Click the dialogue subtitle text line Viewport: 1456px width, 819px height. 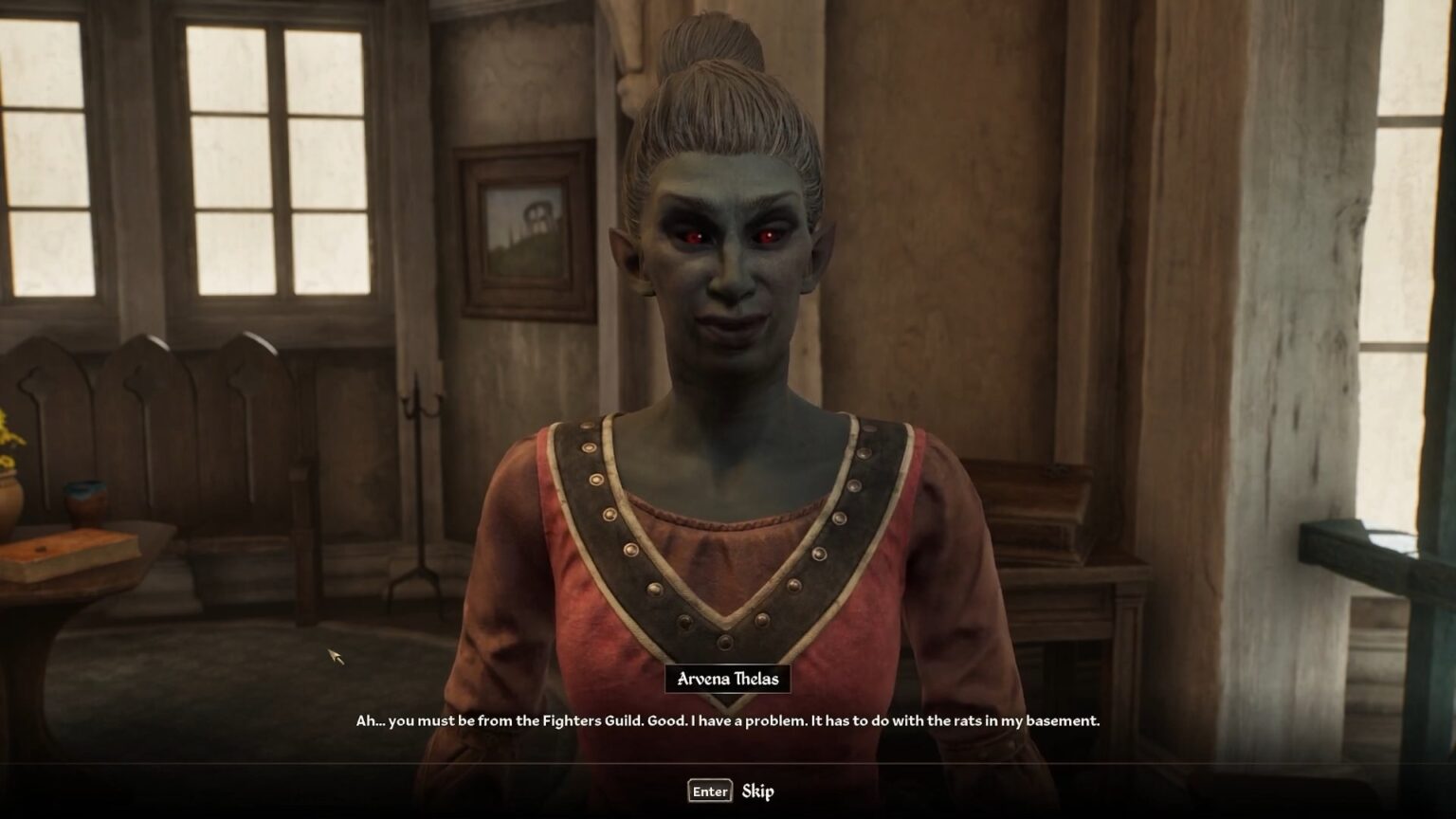pyautogui.click(x=726, y=720)
